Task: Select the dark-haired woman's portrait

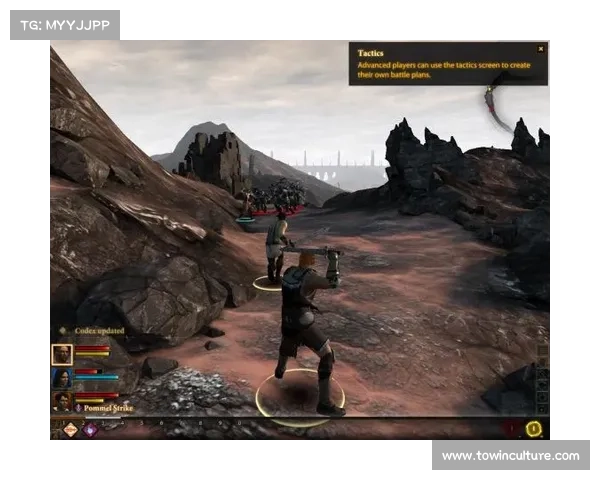Action: coord(62,377)
